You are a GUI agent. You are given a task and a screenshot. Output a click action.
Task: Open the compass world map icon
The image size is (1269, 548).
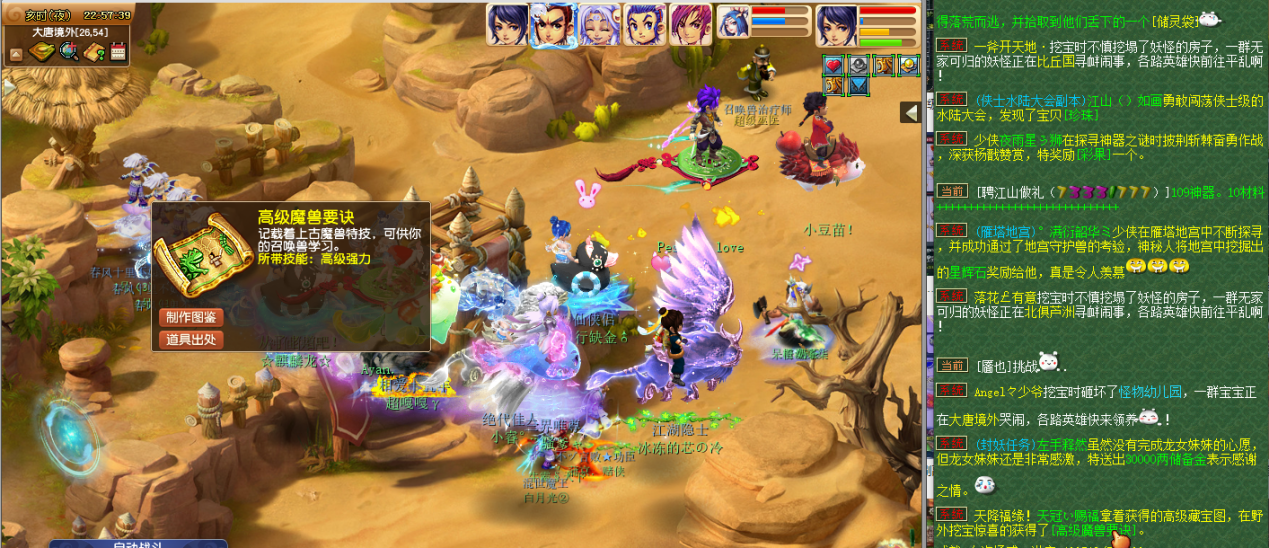(x=42, y=51)
